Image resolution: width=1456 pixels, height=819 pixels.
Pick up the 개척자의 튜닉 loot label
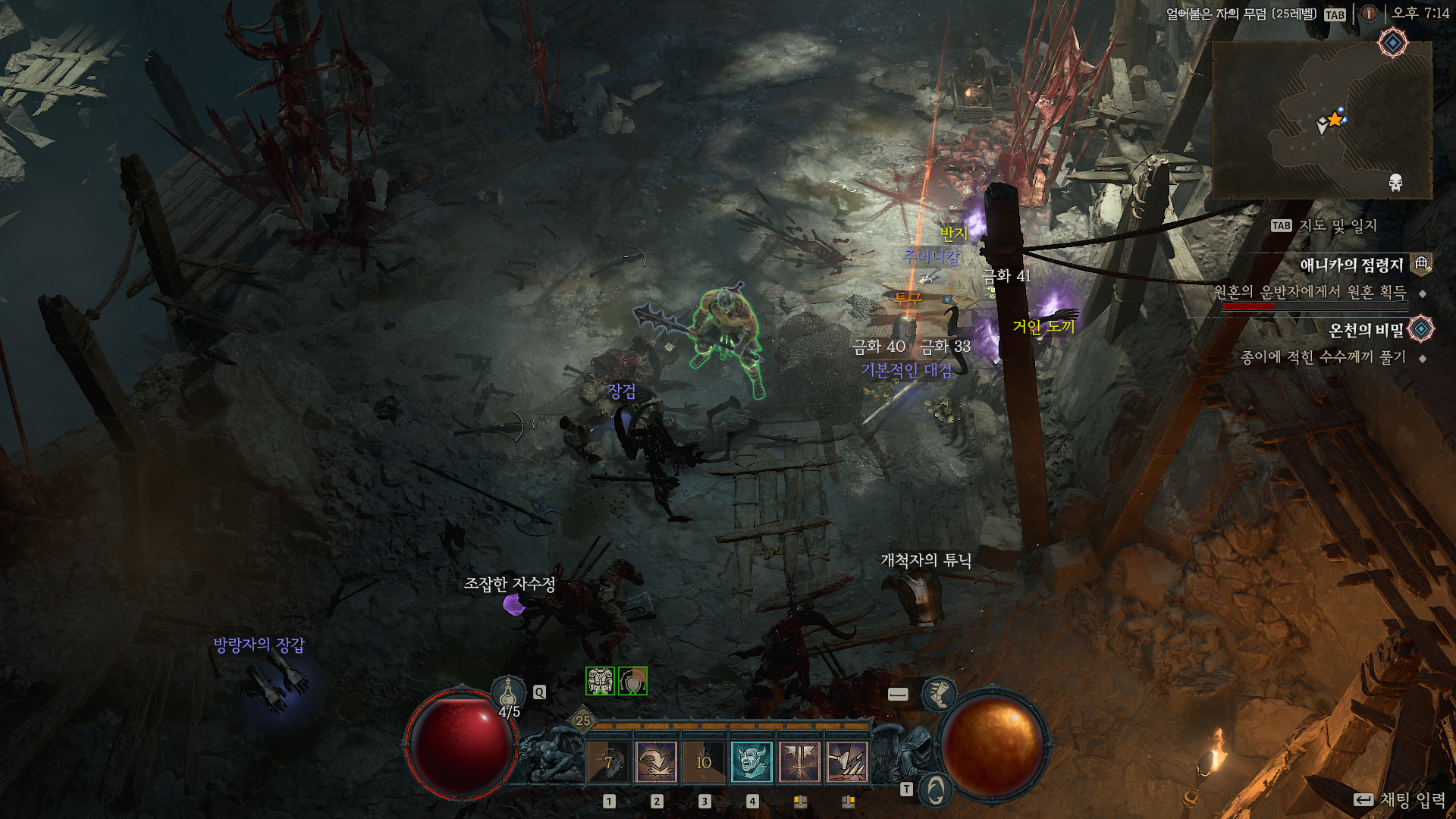tap(926, 560)
